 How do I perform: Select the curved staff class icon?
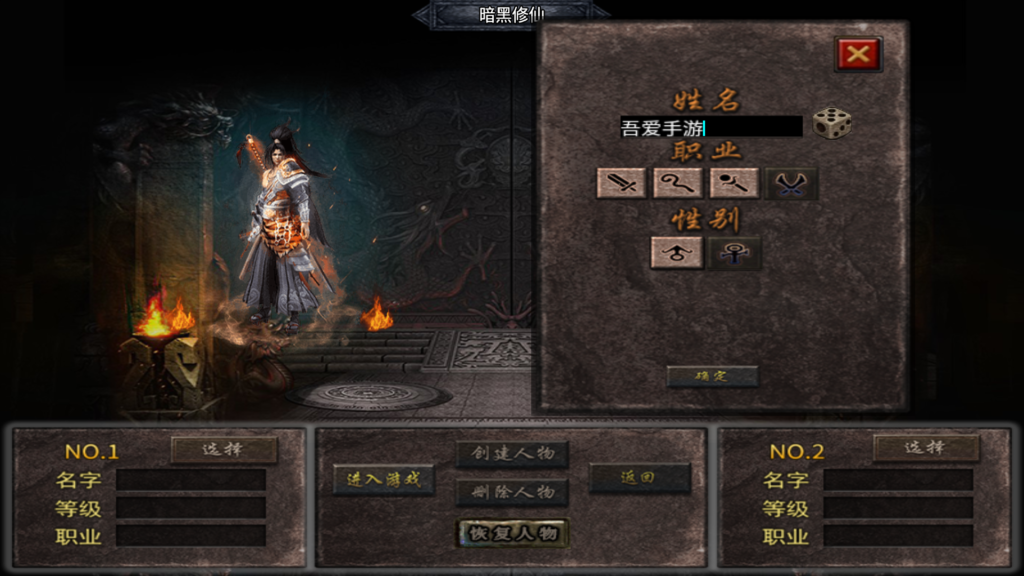point(677,183)
